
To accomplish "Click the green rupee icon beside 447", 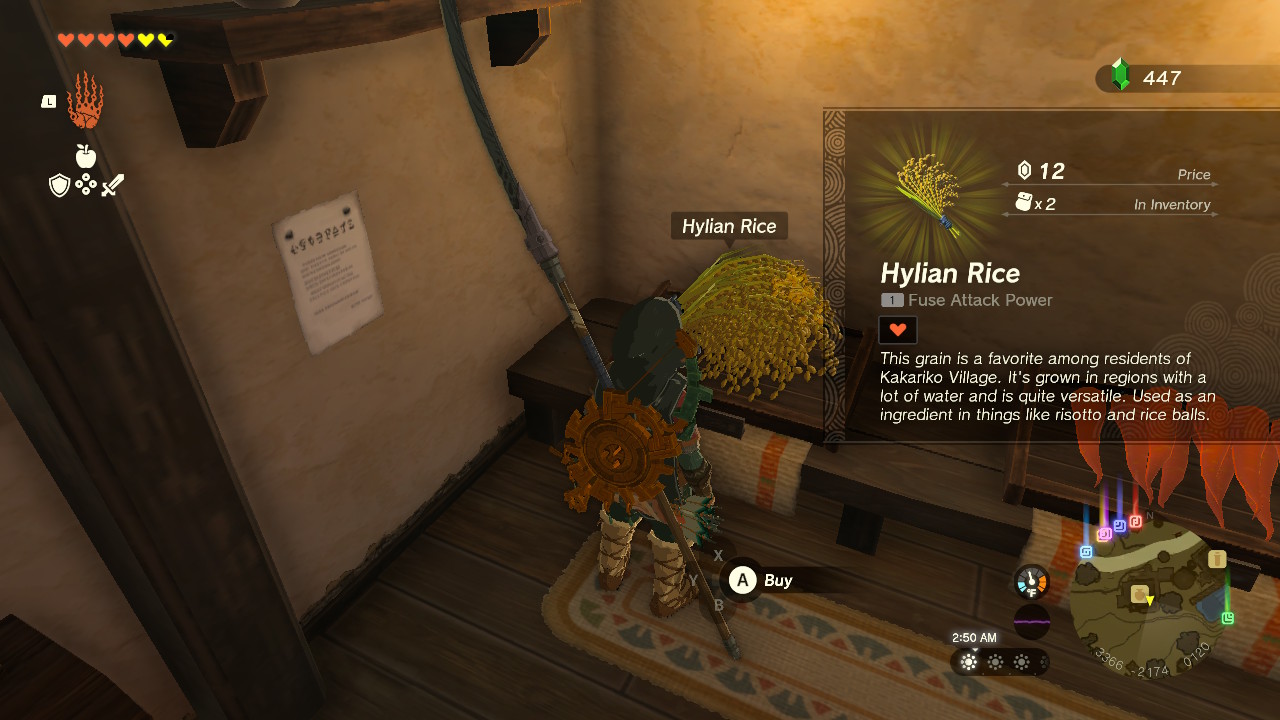I will click(1121, 77).
